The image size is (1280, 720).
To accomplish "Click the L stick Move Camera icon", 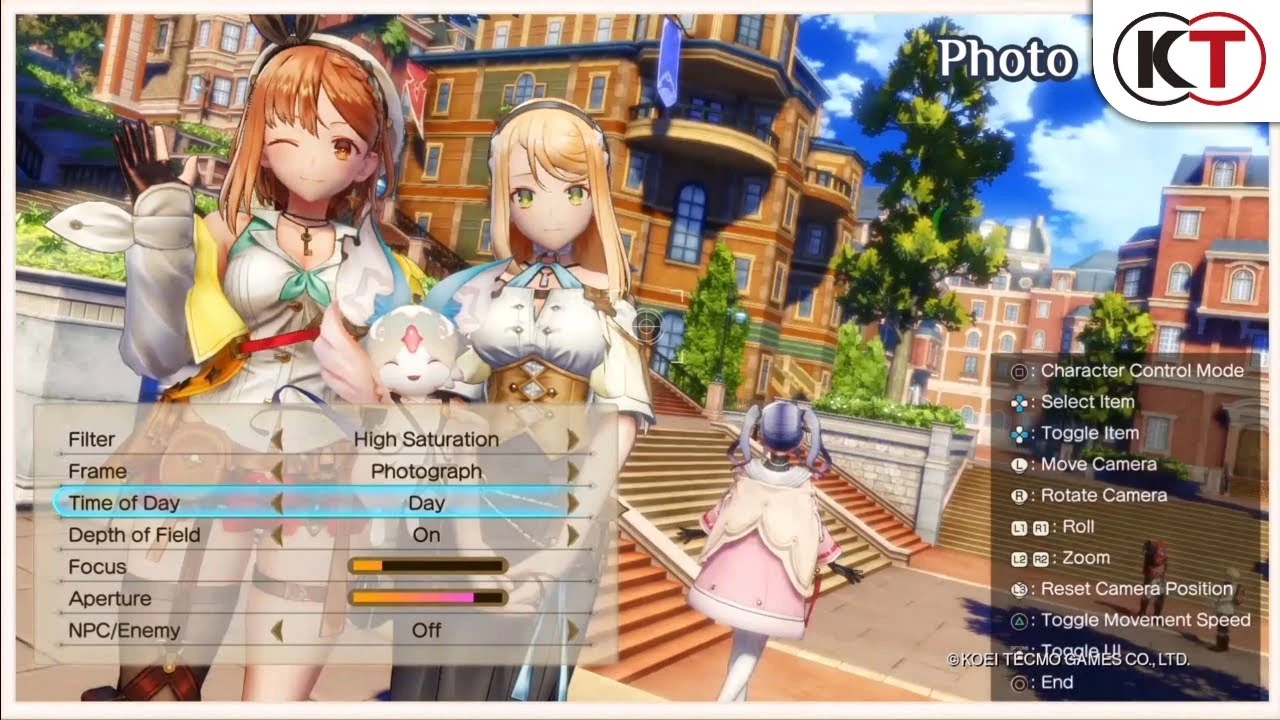I will [x=1019, y=464].
